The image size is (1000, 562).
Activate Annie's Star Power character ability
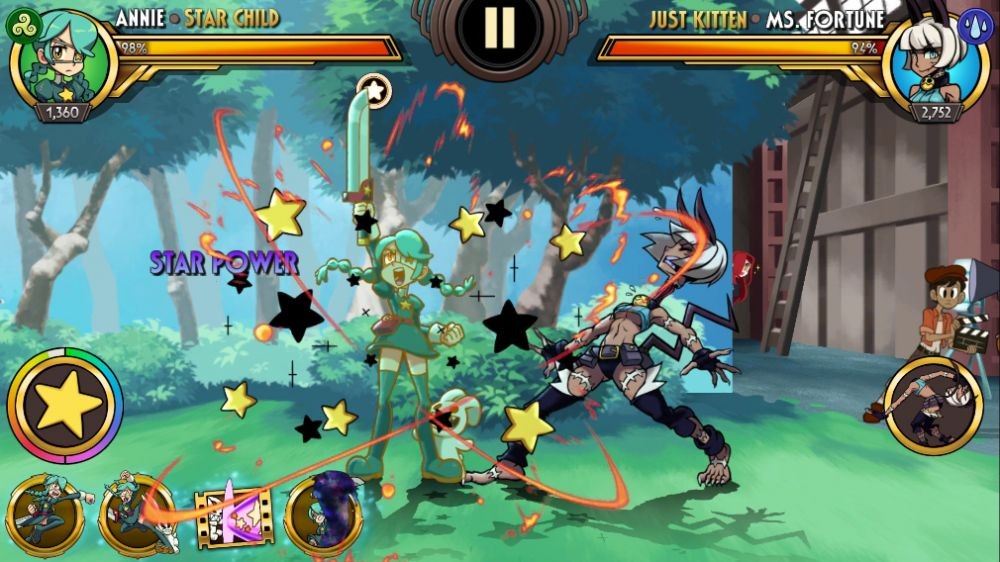pos(65,404)
